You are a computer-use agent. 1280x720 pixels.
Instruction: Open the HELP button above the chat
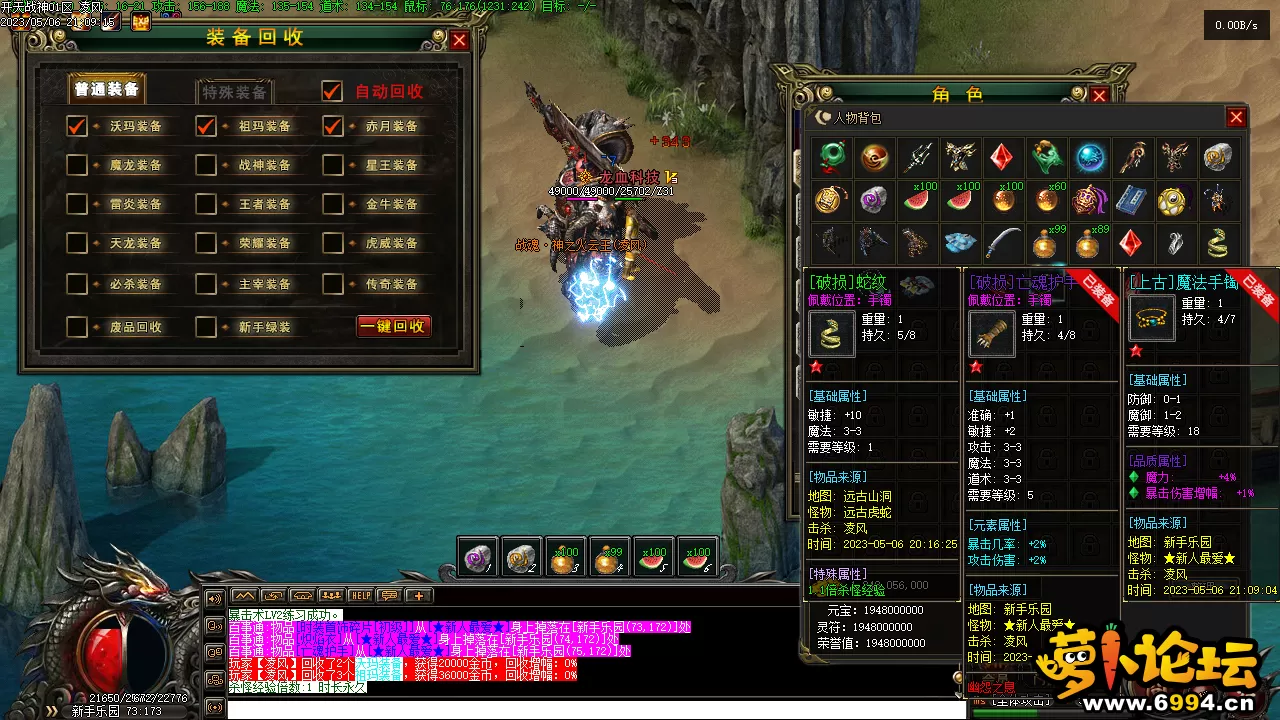[x=360, y=595]
